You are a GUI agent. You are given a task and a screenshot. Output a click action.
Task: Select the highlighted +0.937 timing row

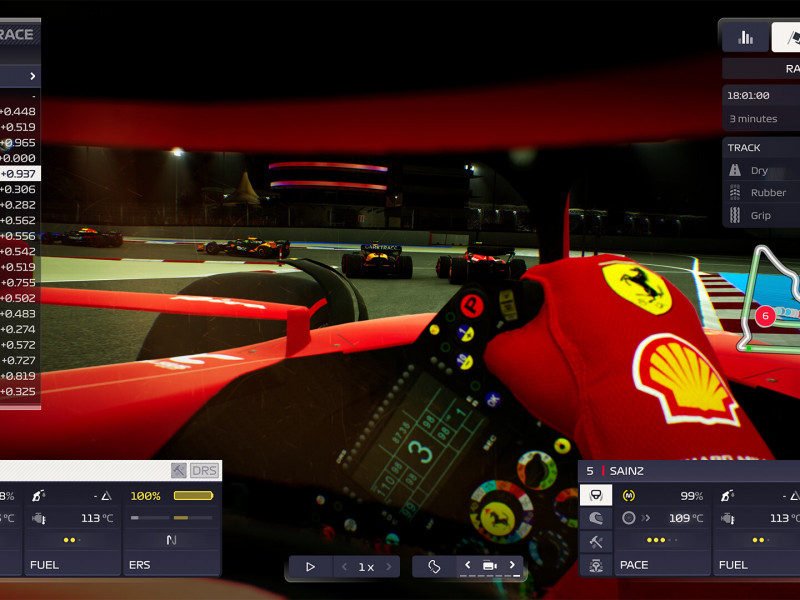[x=19, y=173]
